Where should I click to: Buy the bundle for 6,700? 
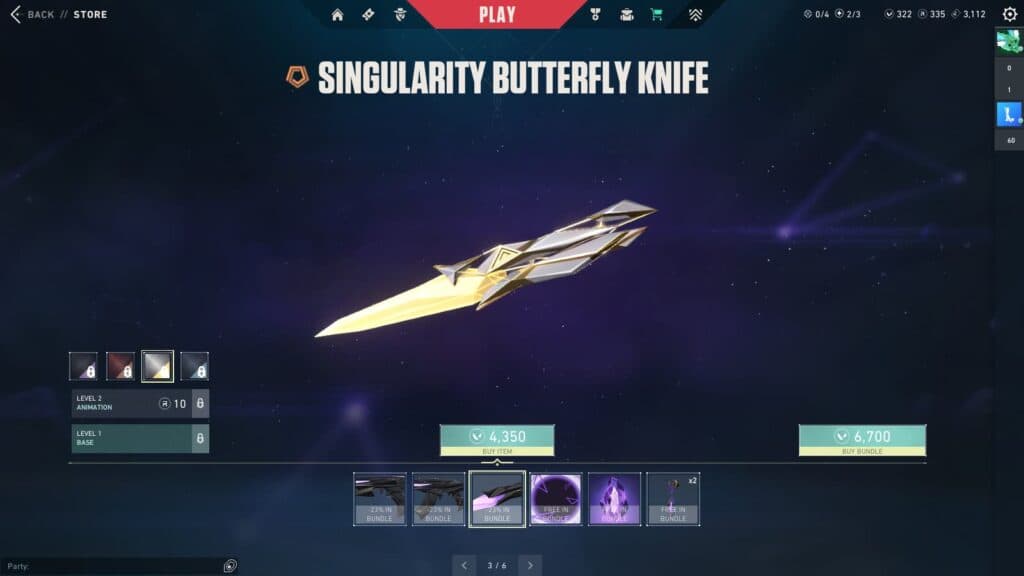pyautogui.click(x=862, y=437)
